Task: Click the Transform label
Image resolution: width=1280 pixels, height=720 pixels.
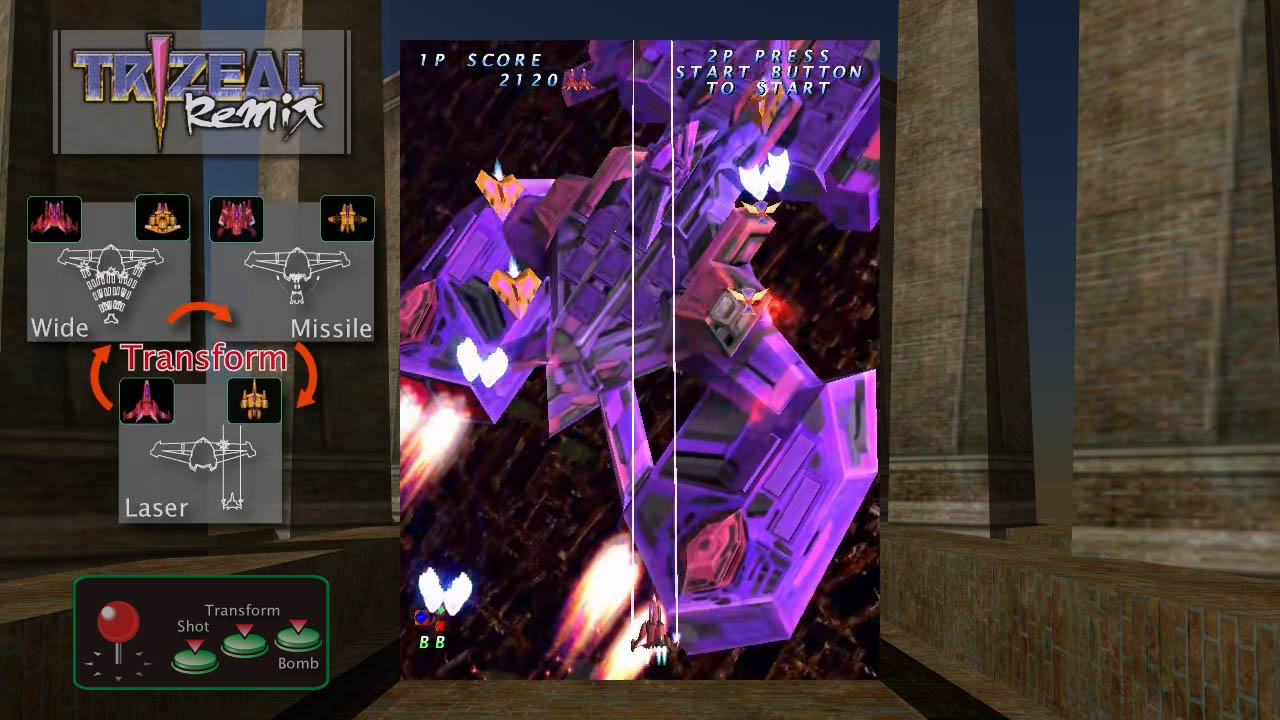Action: click(202, 356)
